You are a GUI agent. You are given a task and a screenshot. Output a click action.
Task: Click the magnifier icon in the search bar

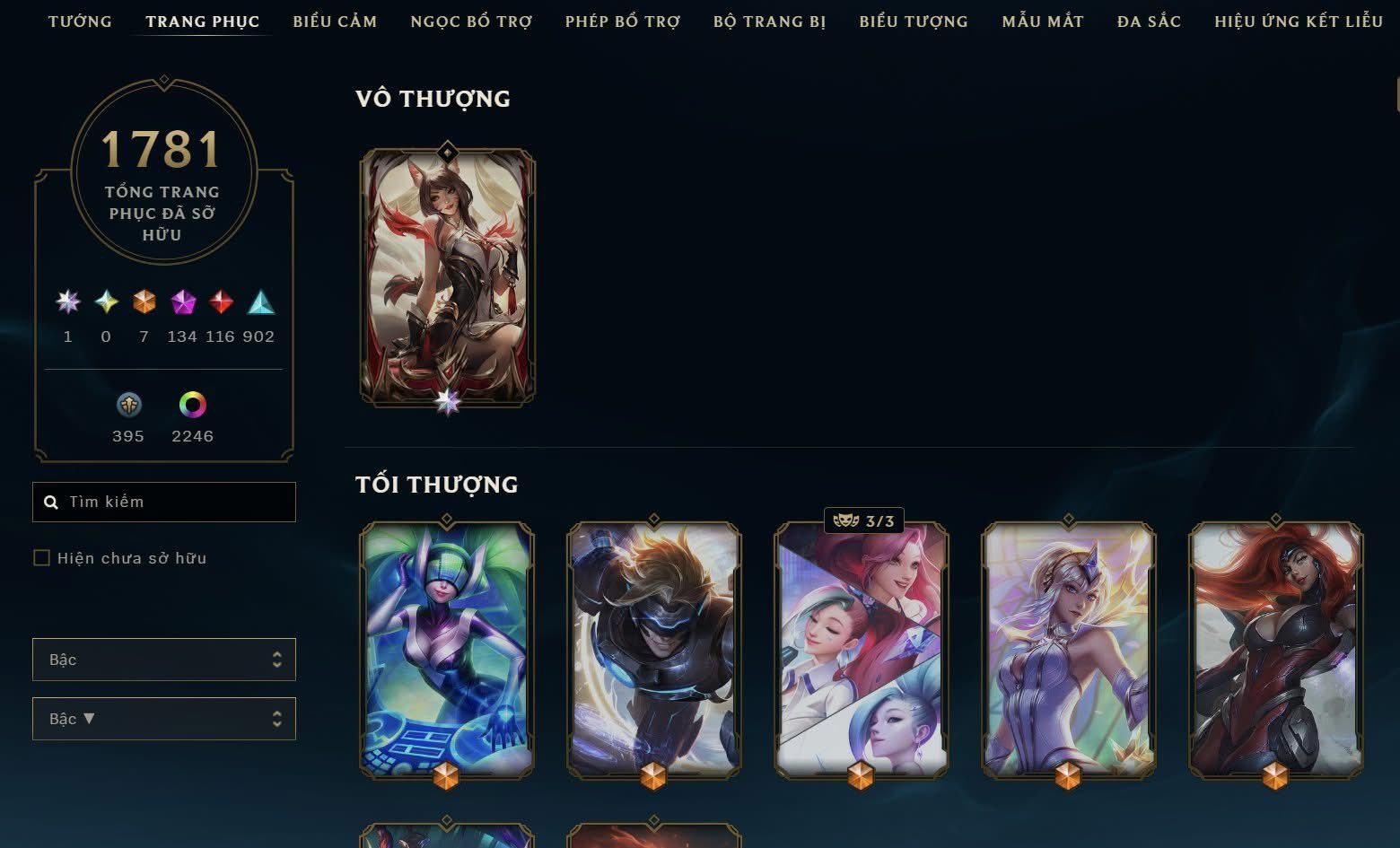click(51, 502)
